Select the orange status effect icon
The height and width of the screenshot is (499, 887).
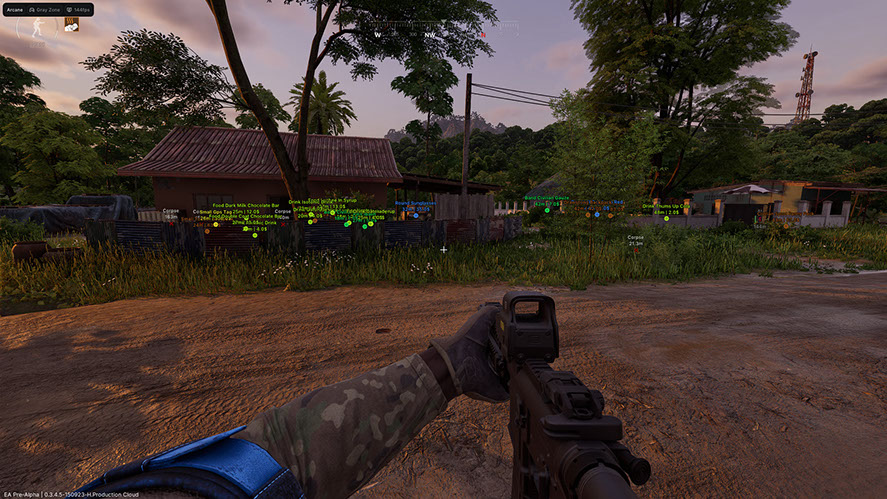(x=72, y=25)
